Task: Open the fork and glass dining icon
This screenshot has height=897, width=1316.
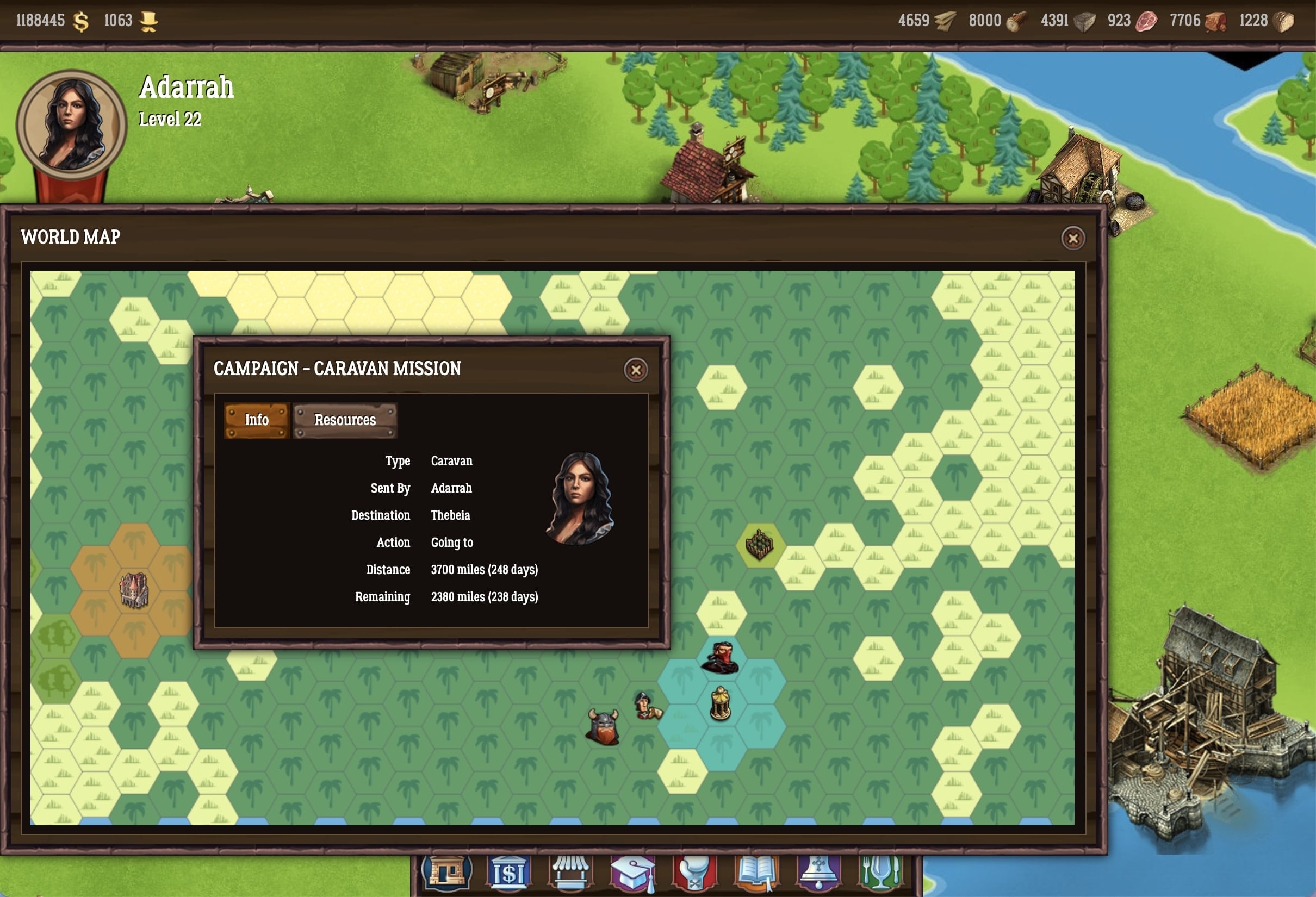Action: (x=880, y=873)
